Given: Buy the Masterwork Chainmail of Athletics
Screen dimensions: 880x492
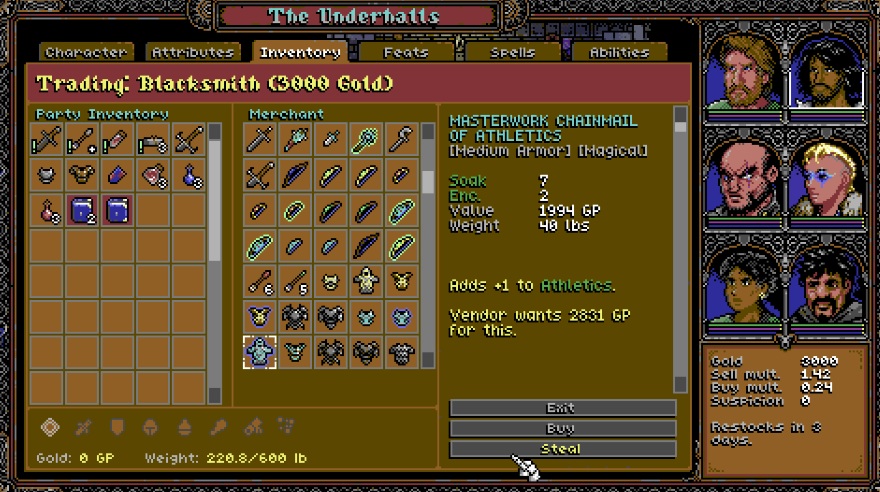Looking at the screenshot, I should pos(562,428).
